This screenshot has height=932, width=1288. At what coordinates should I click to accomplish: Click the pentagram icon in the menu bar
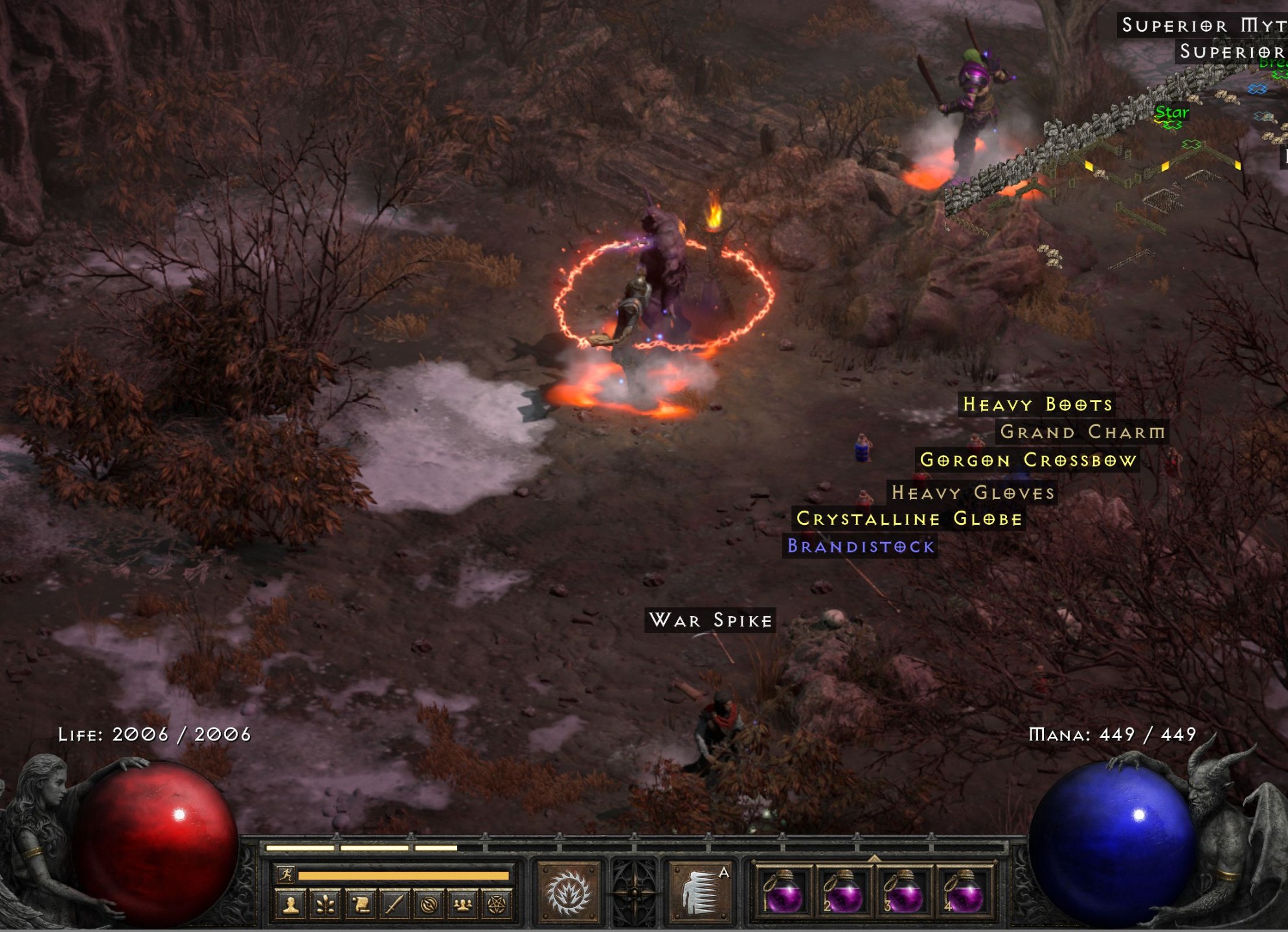pos(495,904)
